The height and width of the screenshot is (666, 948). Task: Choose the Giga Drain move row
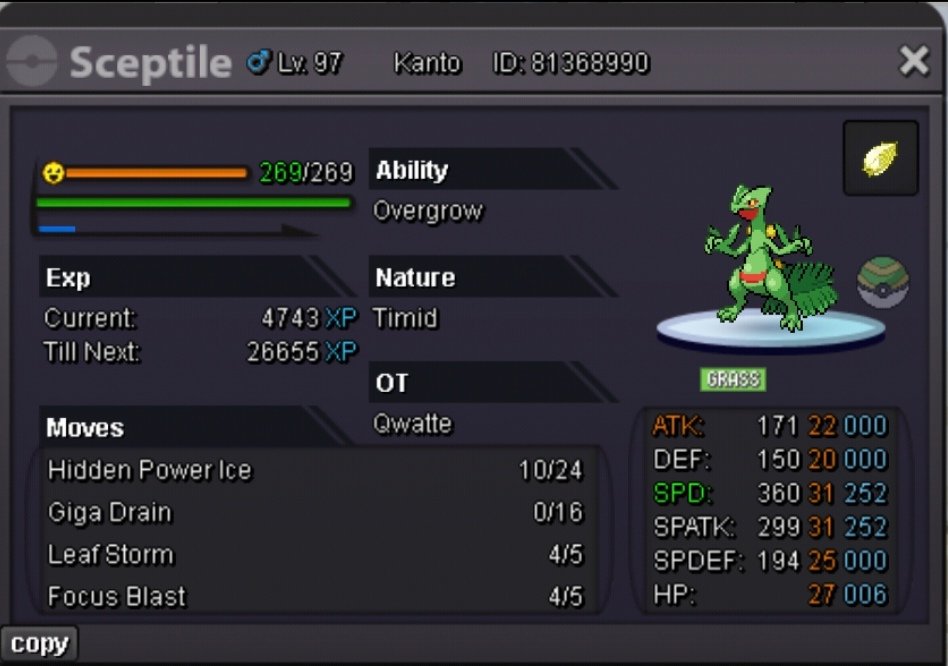click(314, 513)
